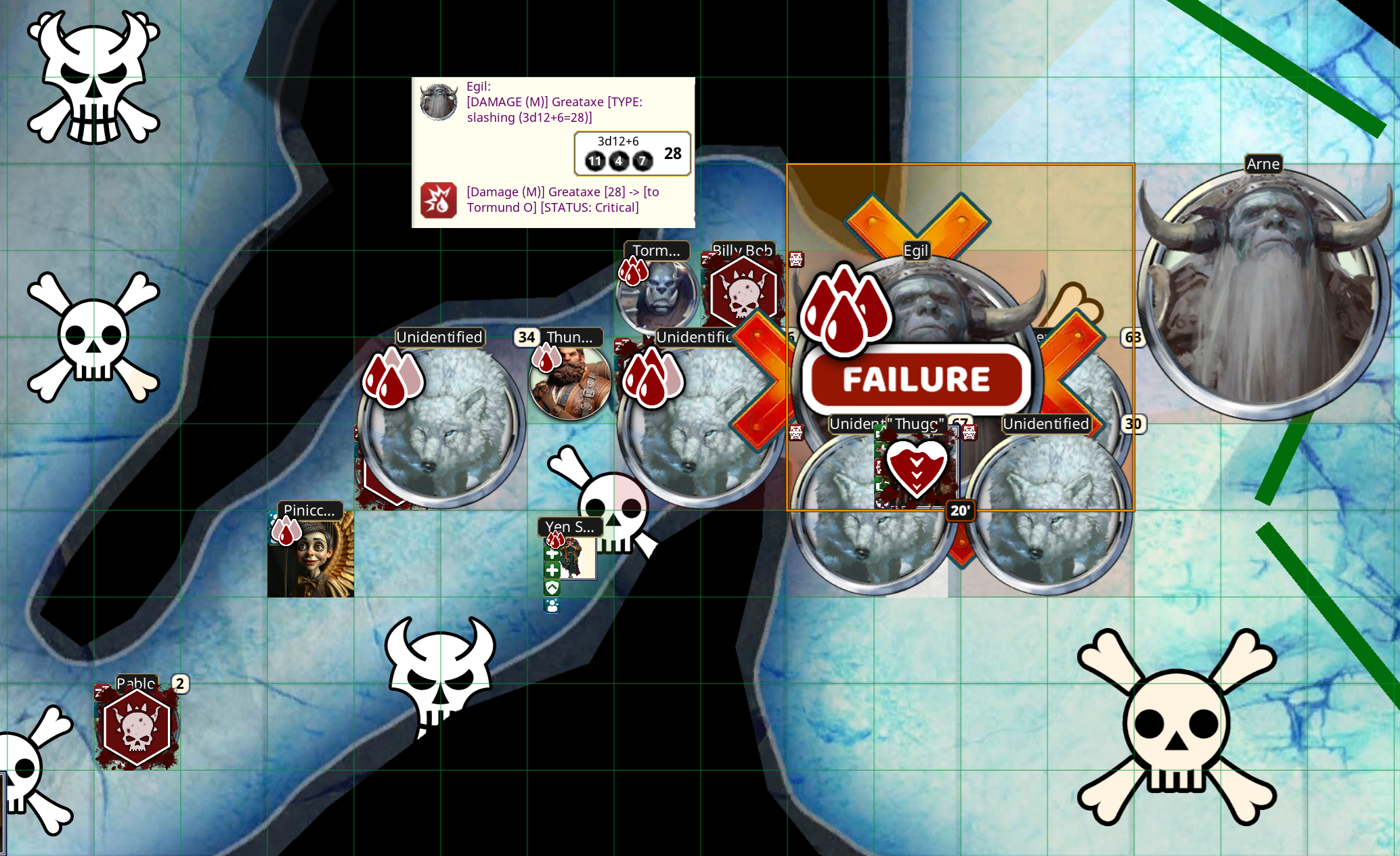The image size is (1400, 856).
Task: Click the bloodied heart icon on Thugg's token
Action: tap(917, 468)
